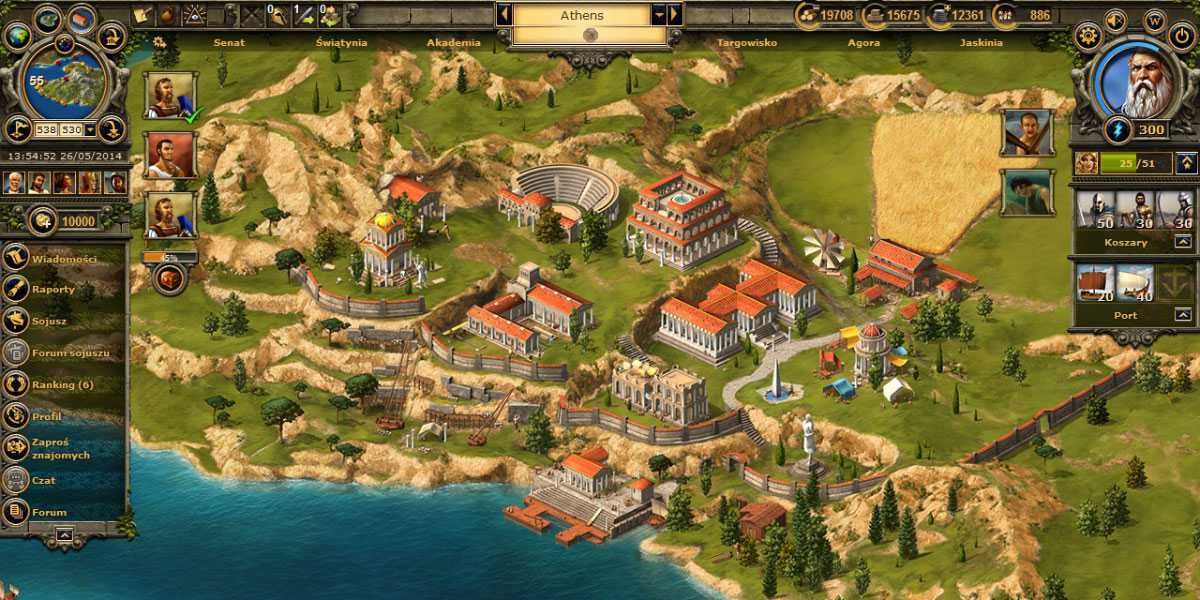
Task: Open the Agora quick link
Action: click(863, 43)
